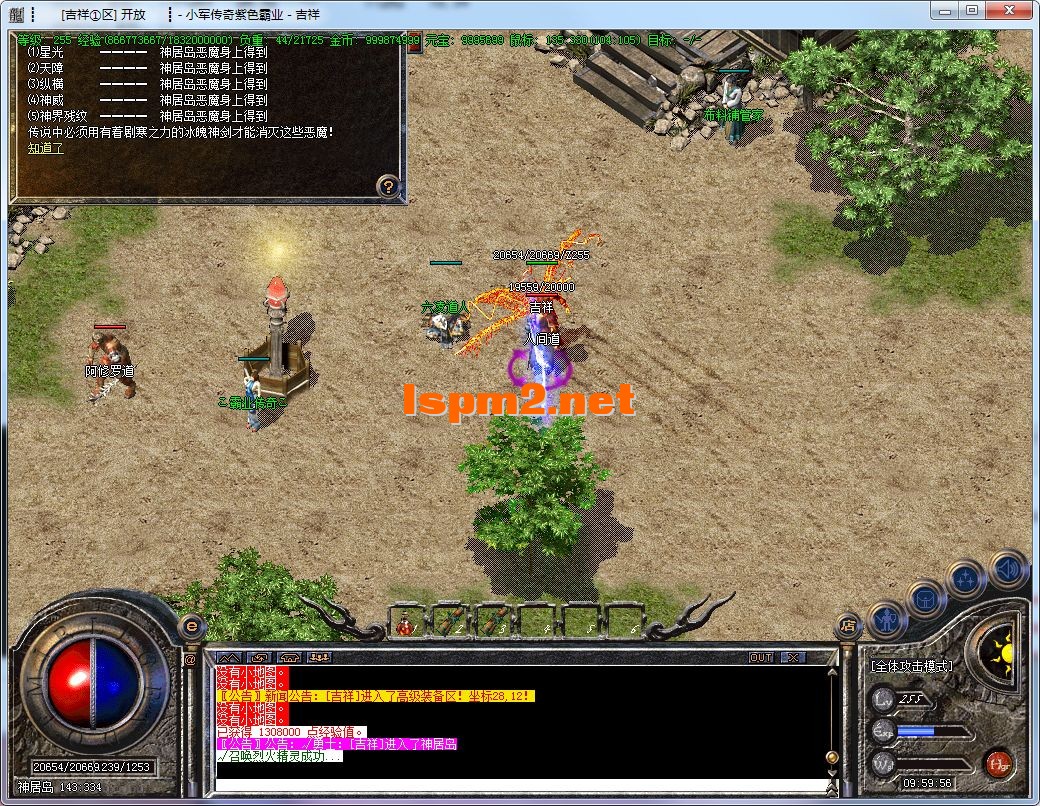Open the character equipment panel icon
The width and height of the screenshot is (1040, 806).
pos(886,621)
